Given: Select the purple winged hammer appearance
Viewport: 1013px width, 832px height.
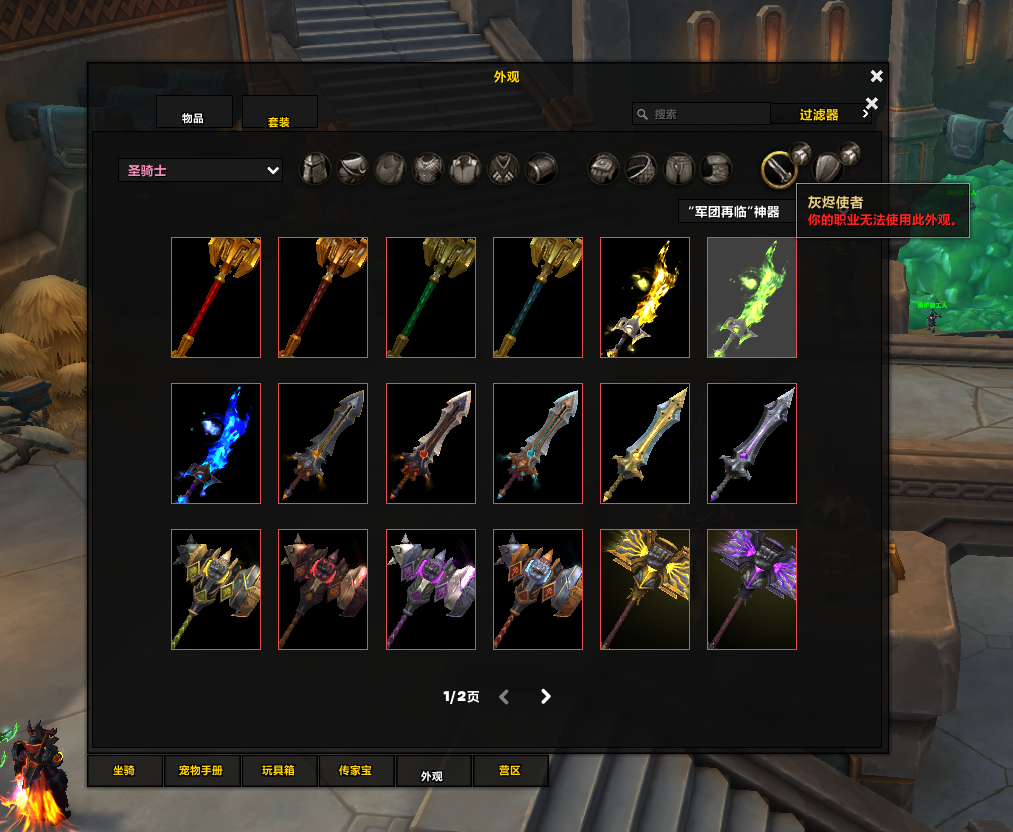Looking at the screenshot, I should click(752, 589).
